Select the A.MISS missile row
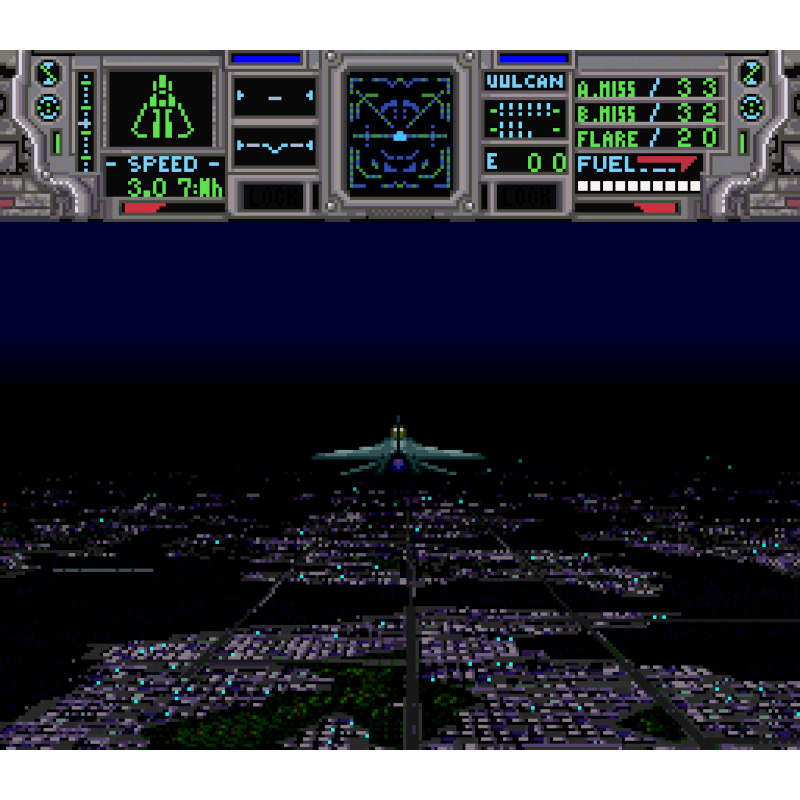This screenshot has width=800, height=800. click(648, 88)
